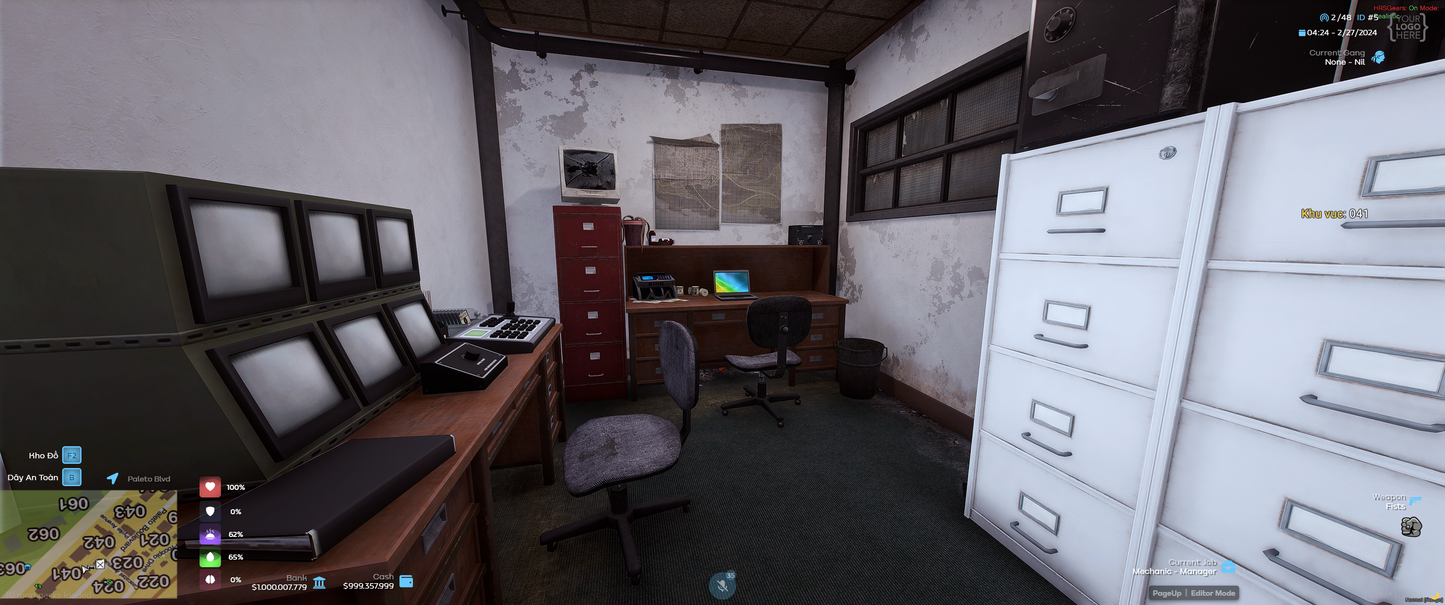Select the Fists weapon icon

pos(1411,527)
